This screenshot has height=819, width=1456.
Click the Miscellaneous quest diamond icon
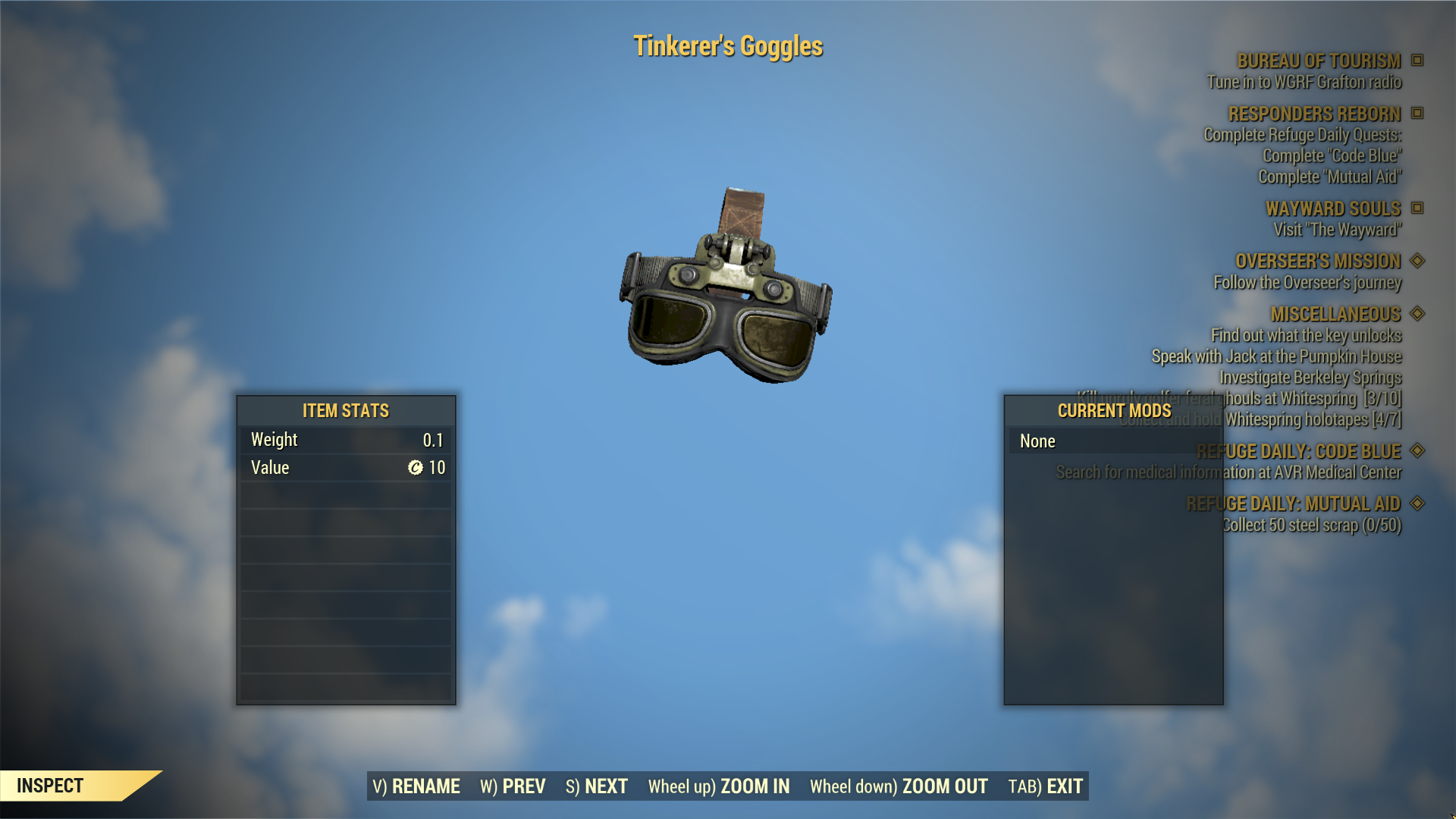(x=1417, y=313)
